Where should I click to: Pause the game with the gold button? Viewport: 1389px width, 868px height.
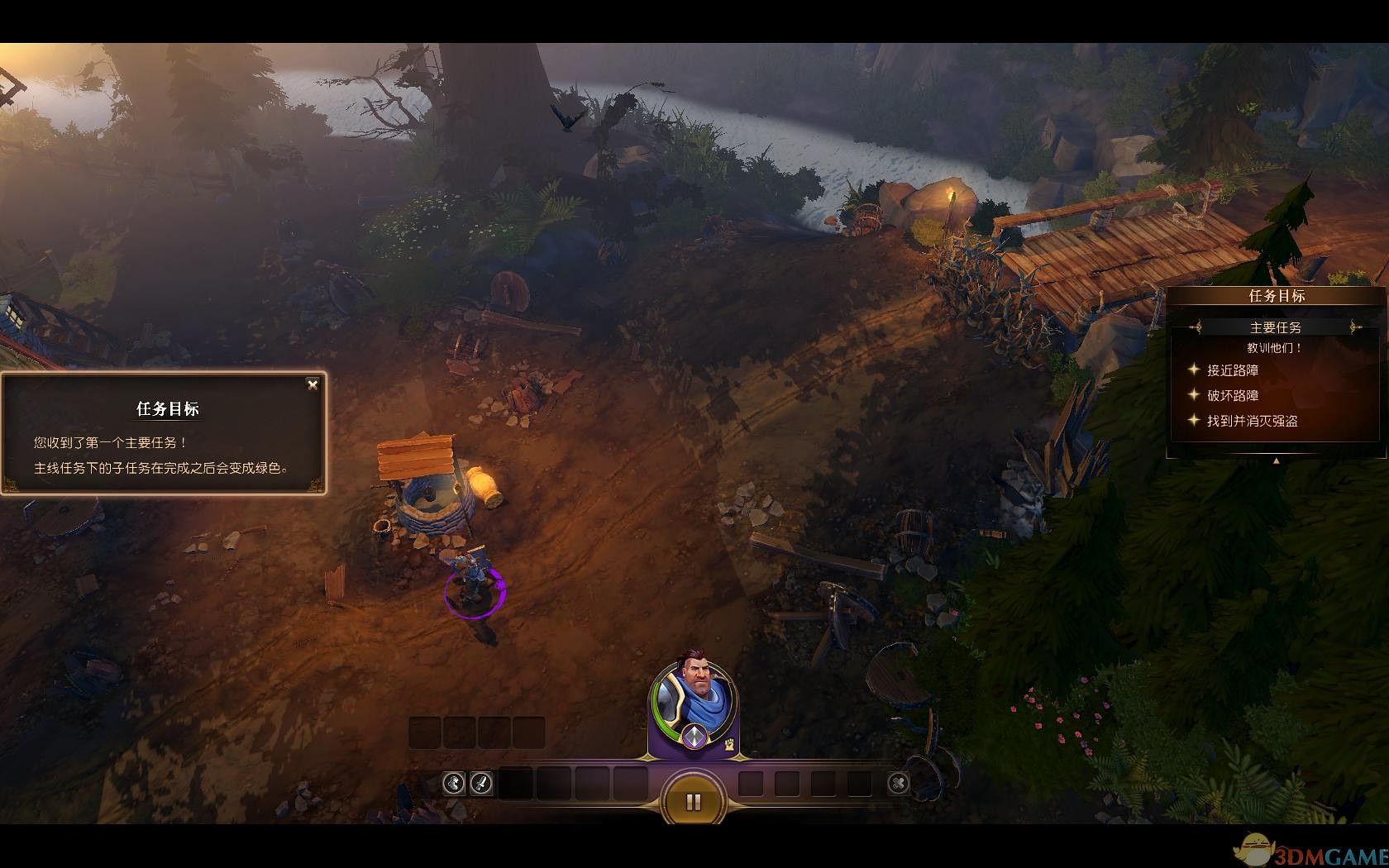point(694,801)
